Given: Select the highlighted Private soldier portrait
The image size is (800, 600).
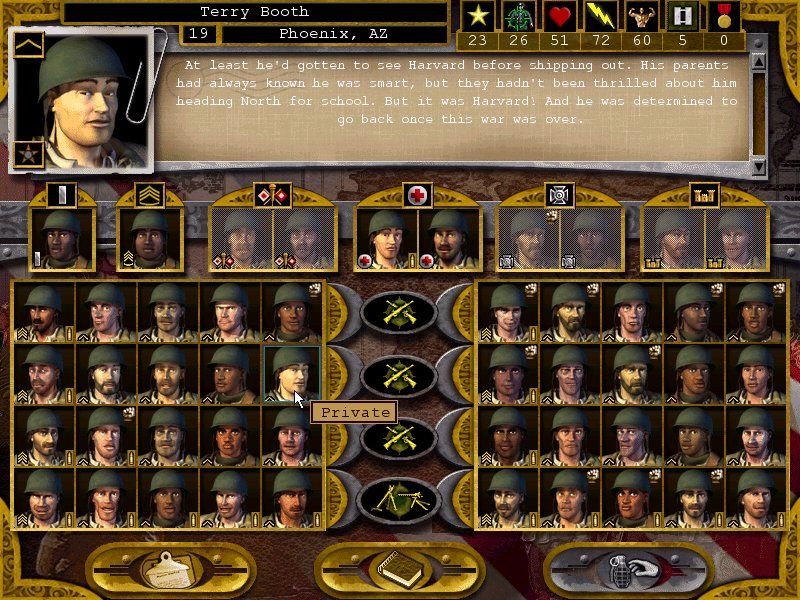Looking at the screenshot, I should pos(290,373).
